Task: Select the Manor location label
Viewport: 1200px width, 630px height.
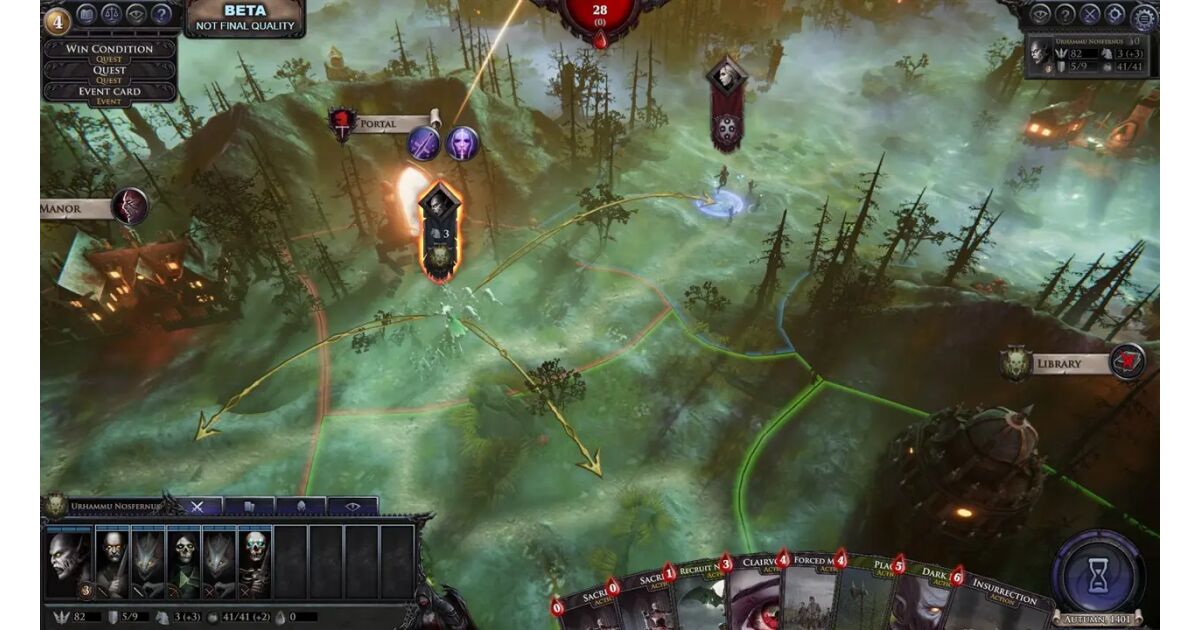Action: pyautogui.click(x=75, y=208)
